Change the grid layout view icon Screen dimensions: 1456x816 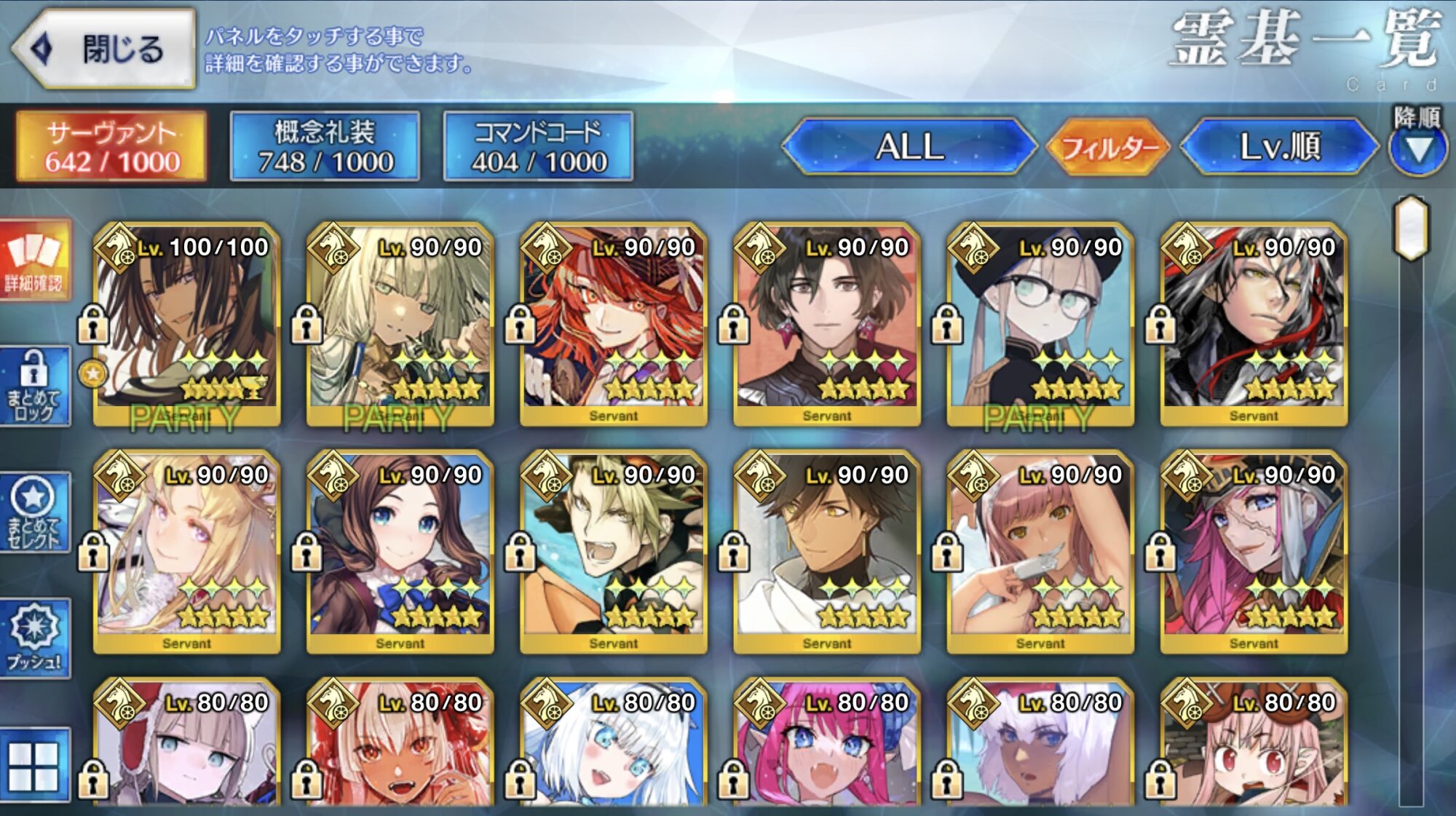(x=35, y=766)
